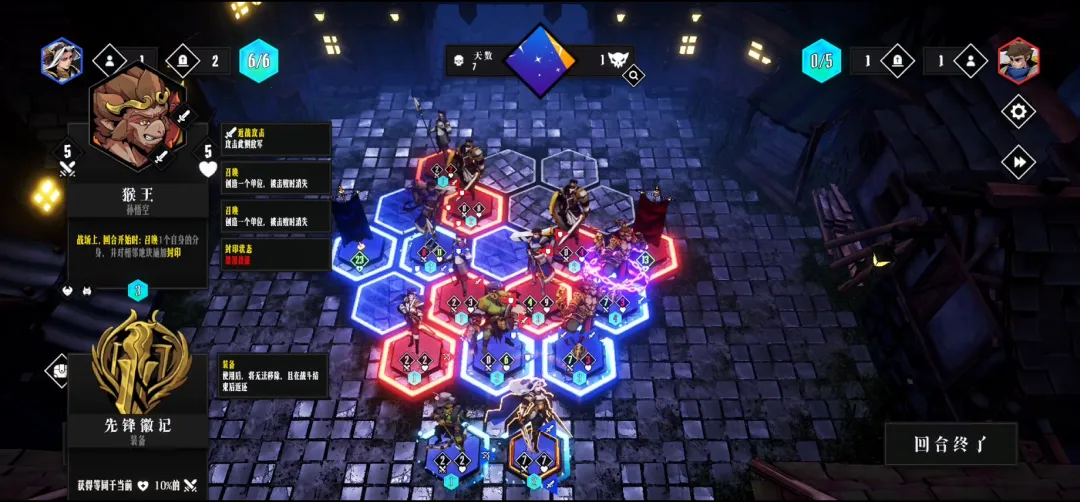Open the gear settings menu
Image resolution: width=1080 pixels, height=502 pixels.
[x=1018, y=111]
